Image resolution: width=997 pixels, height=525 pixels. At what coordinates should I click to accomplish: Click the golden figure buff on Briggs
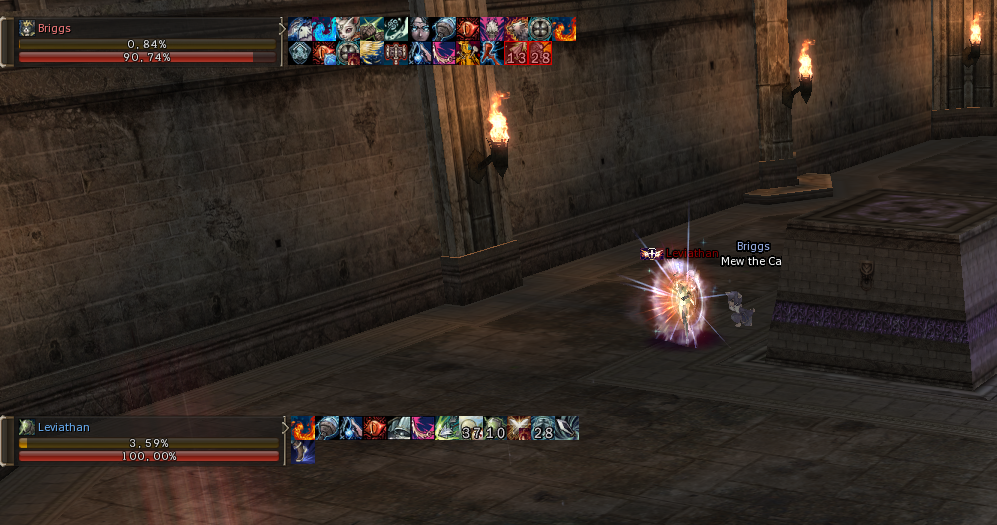(468, 53)
